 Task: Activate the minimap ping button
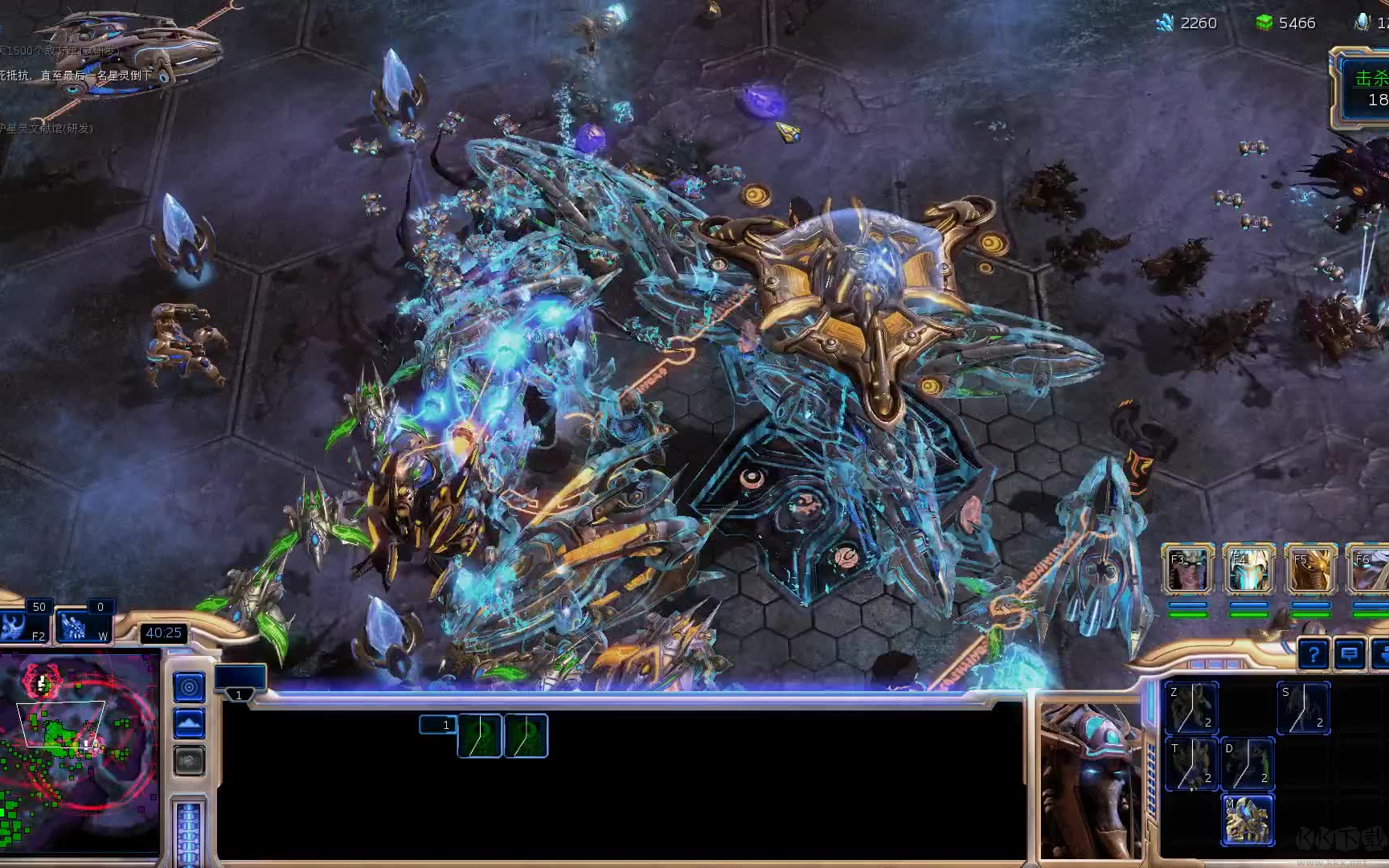coord(189,687)
